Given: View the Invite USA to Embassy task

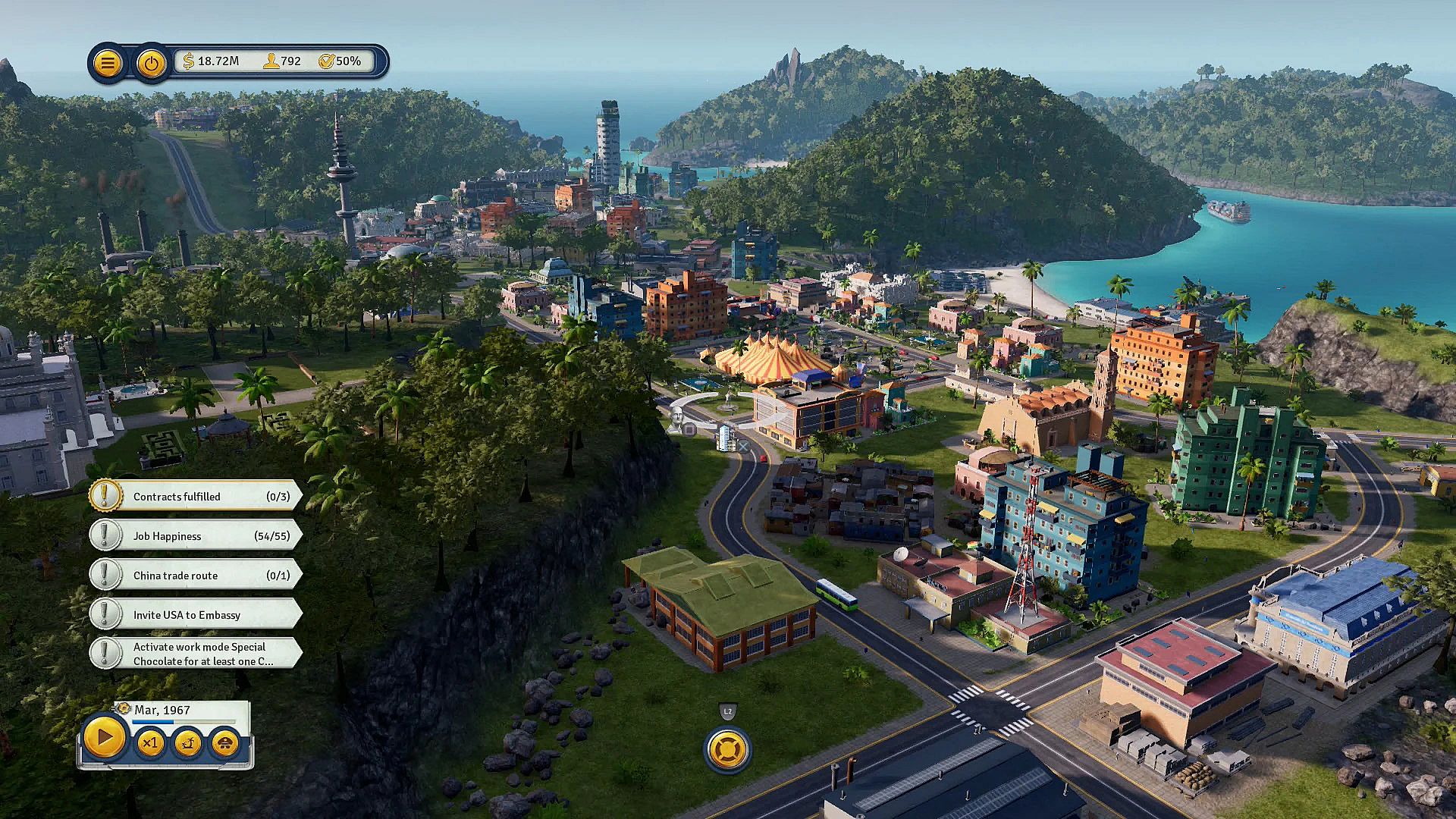Looking at the screenshot, I should 196,615.
